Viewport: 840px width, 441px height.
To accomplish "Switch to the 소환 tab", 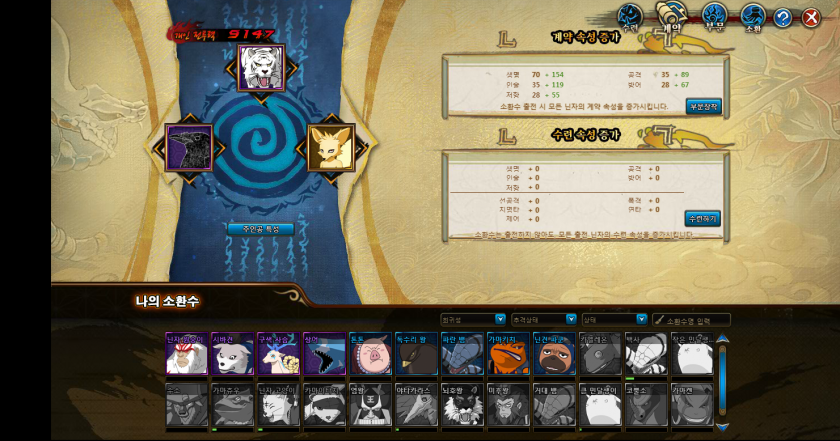I will click(753, 17).
